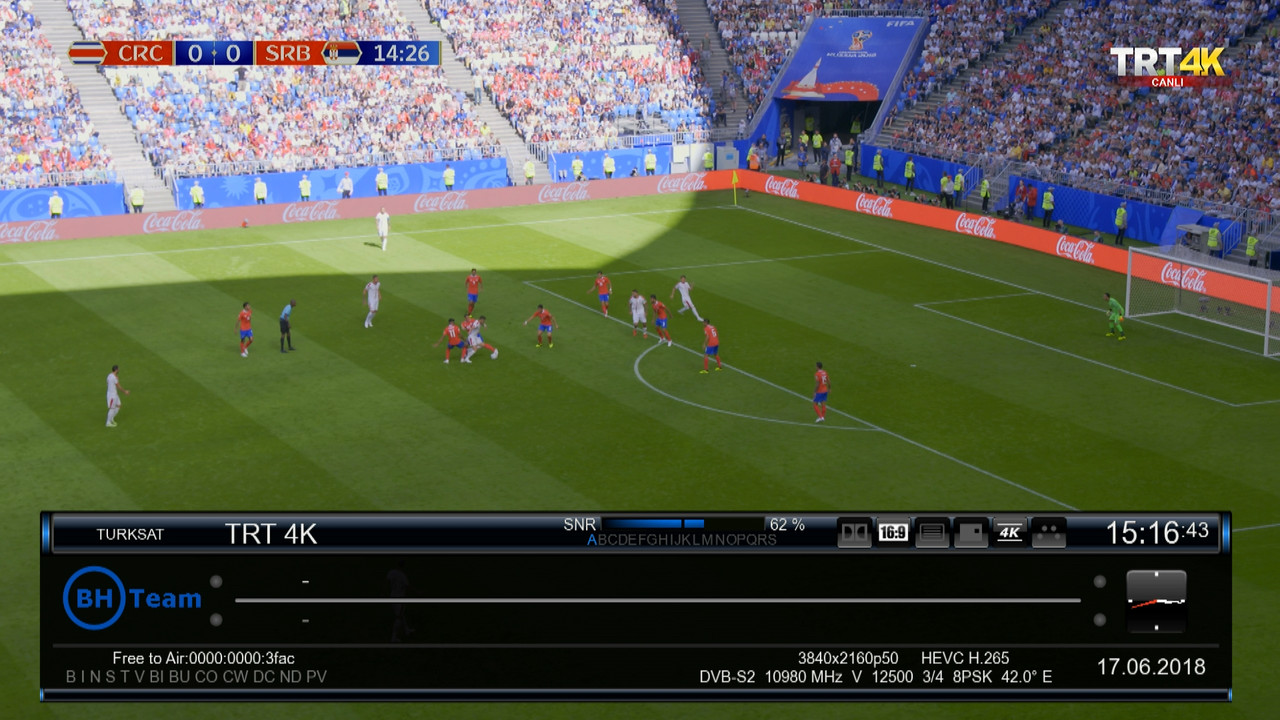
Task: Open the analog clock widget
Action: [x=1156, y=601]
